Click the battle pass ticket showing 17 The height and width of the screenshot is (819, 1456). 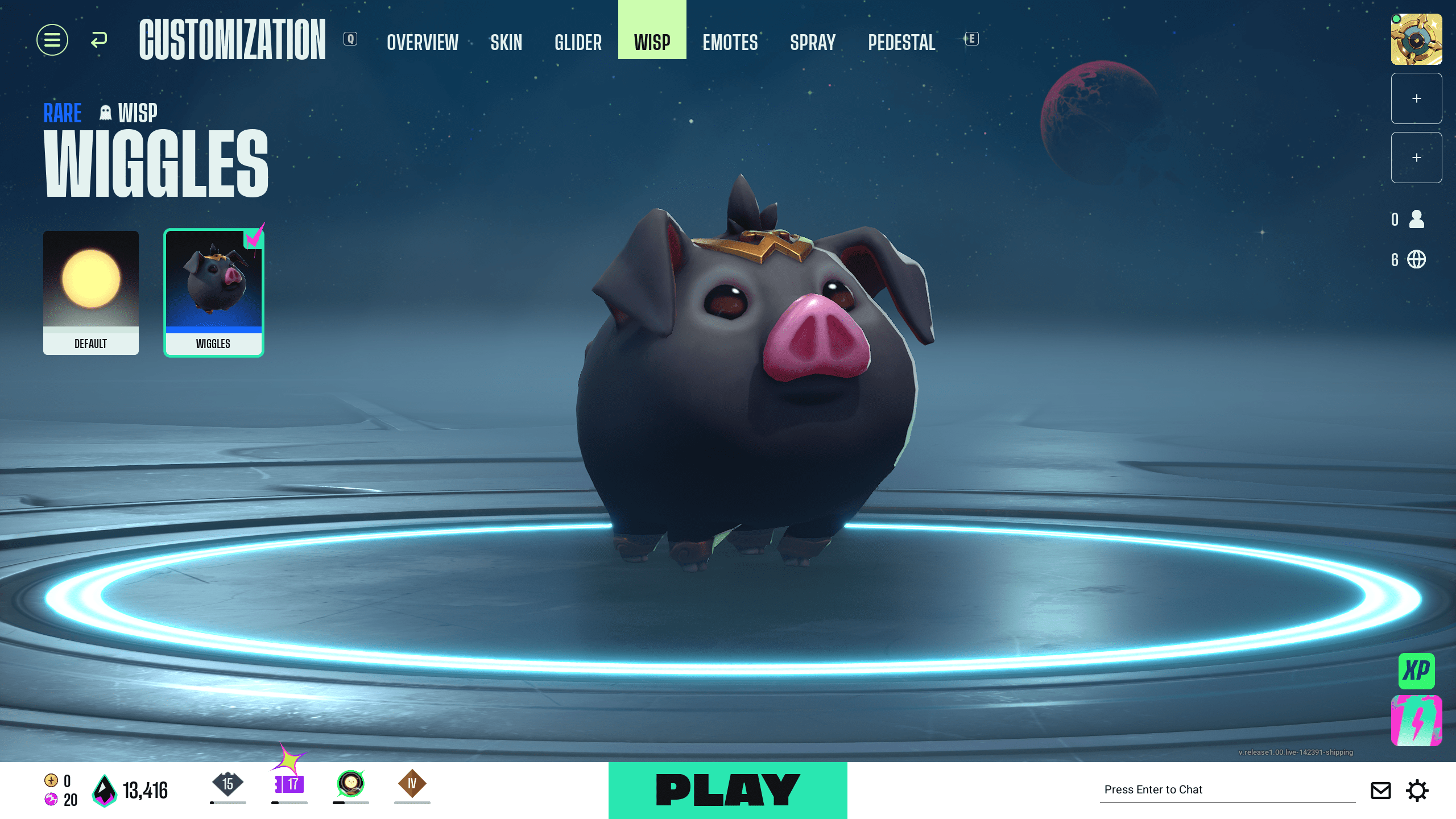point(291,784)
